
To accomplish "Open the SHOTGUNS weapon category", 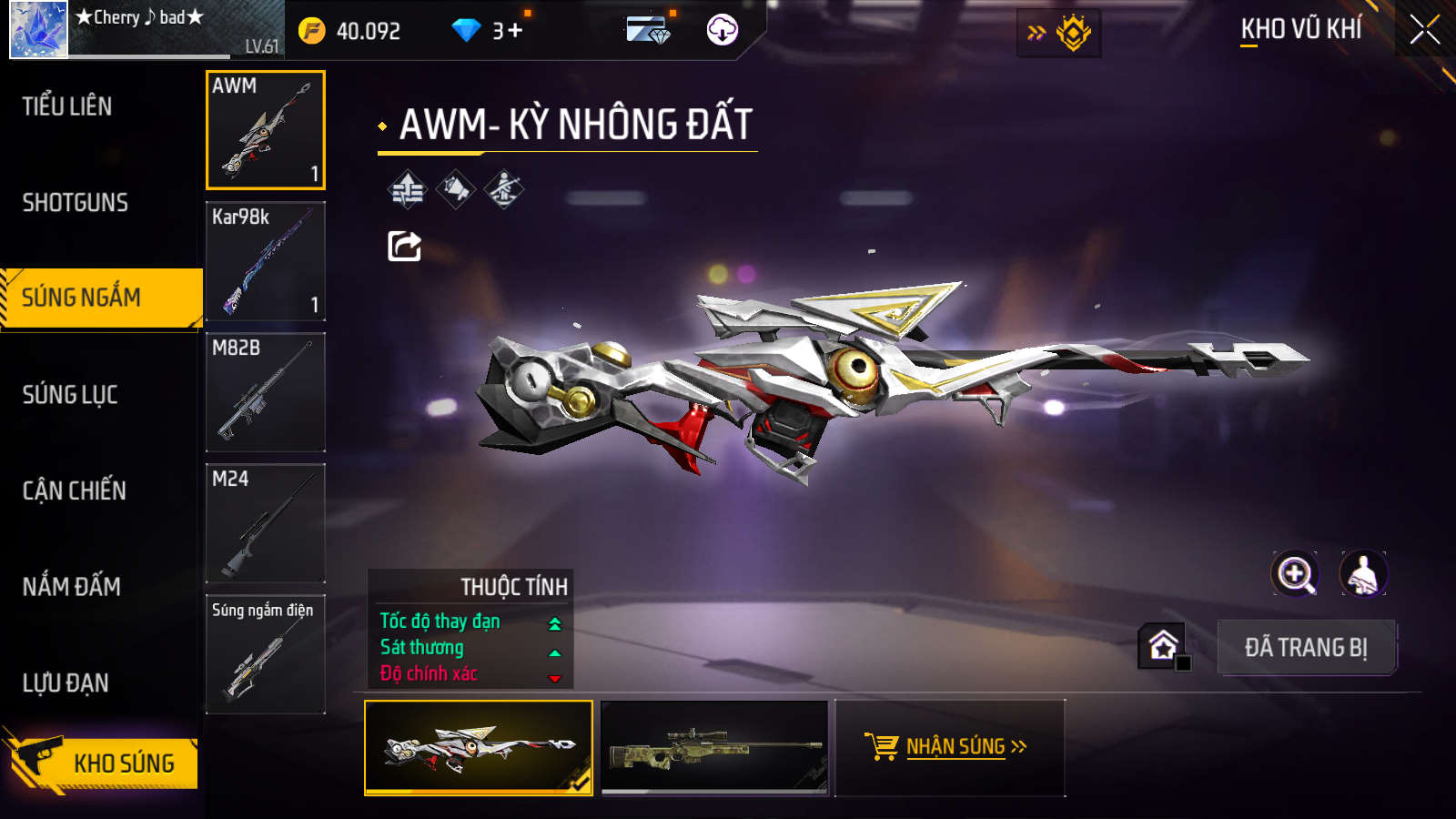I will [x=75, y=202].
